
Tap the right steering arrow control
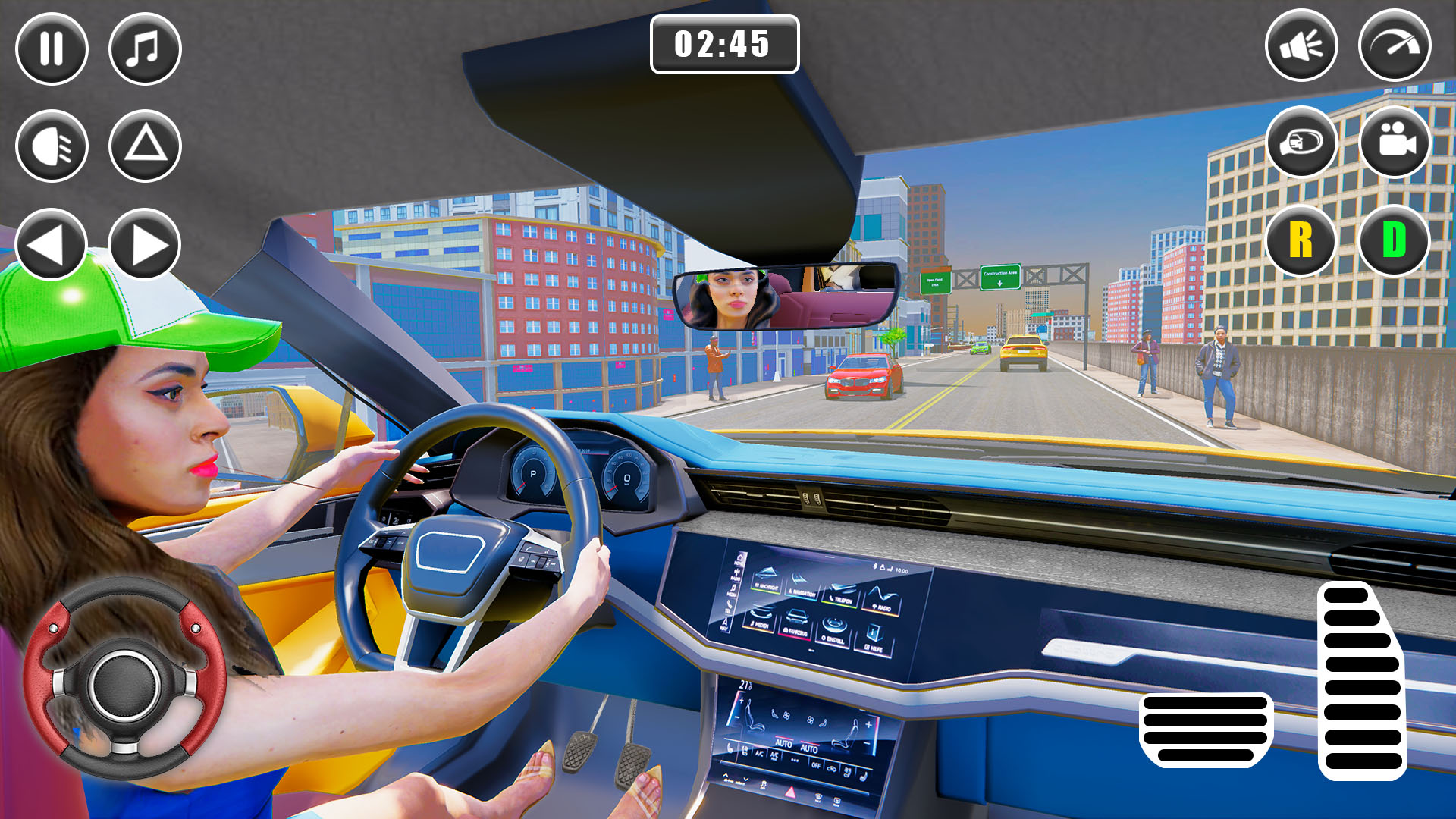144,244
